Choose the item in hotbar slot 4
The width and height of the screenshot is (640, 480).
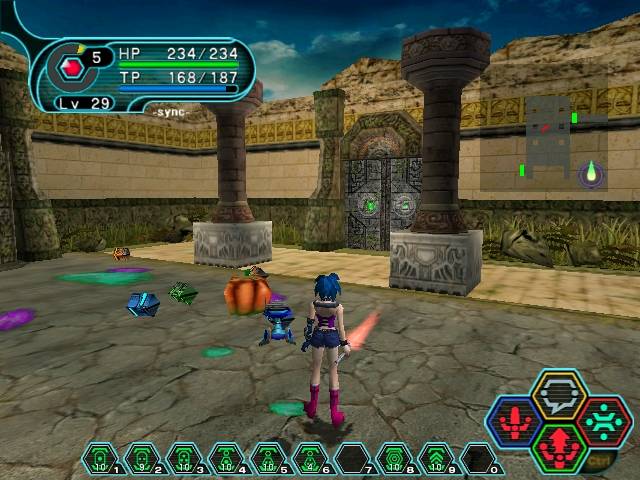(226, 458)
